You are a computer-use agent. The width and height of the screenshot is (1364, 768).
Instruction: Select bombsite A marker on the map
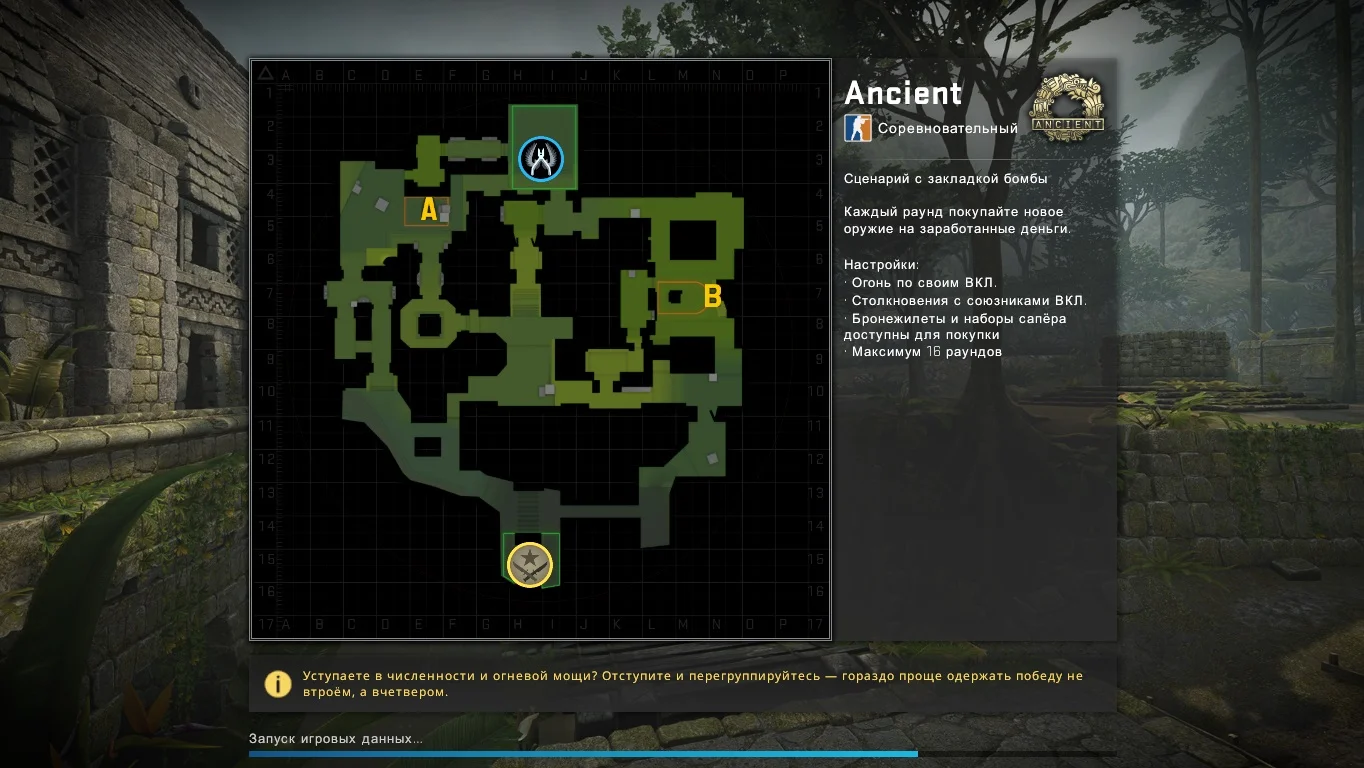[429, 210]
